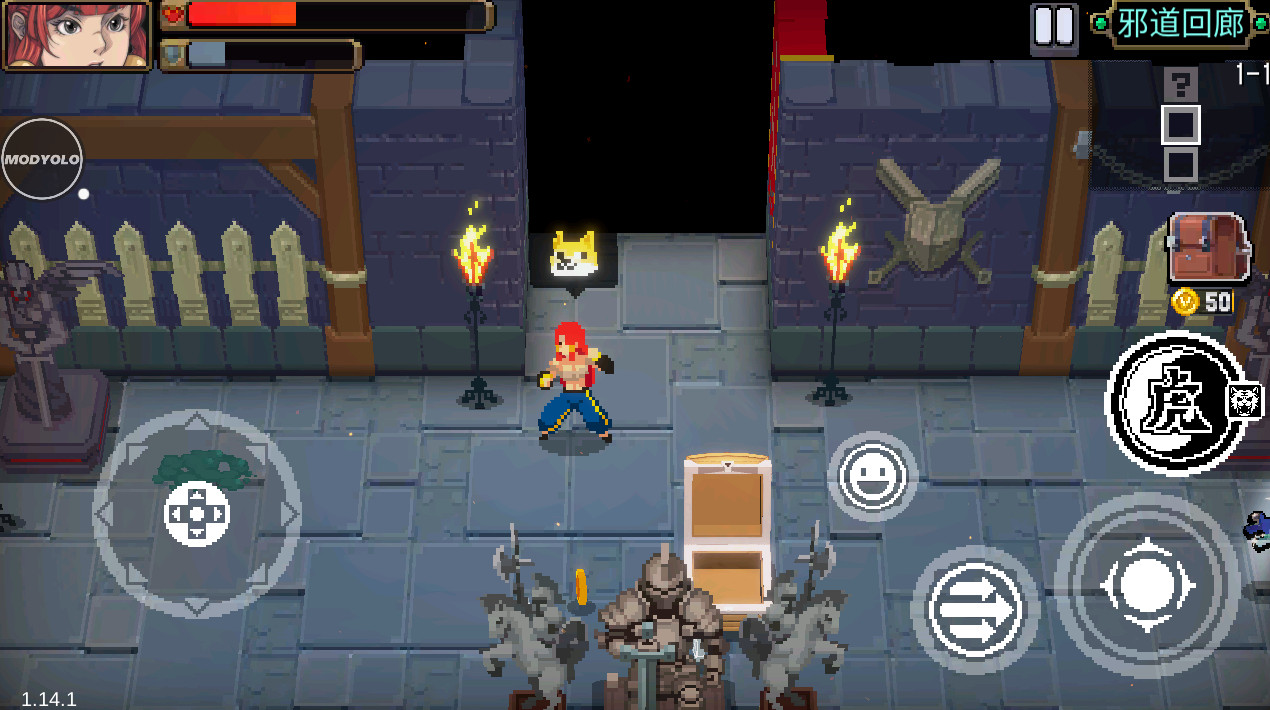Screen dimensions: 1270x710
Task: Use the dash arrows button
Action: 975,608
